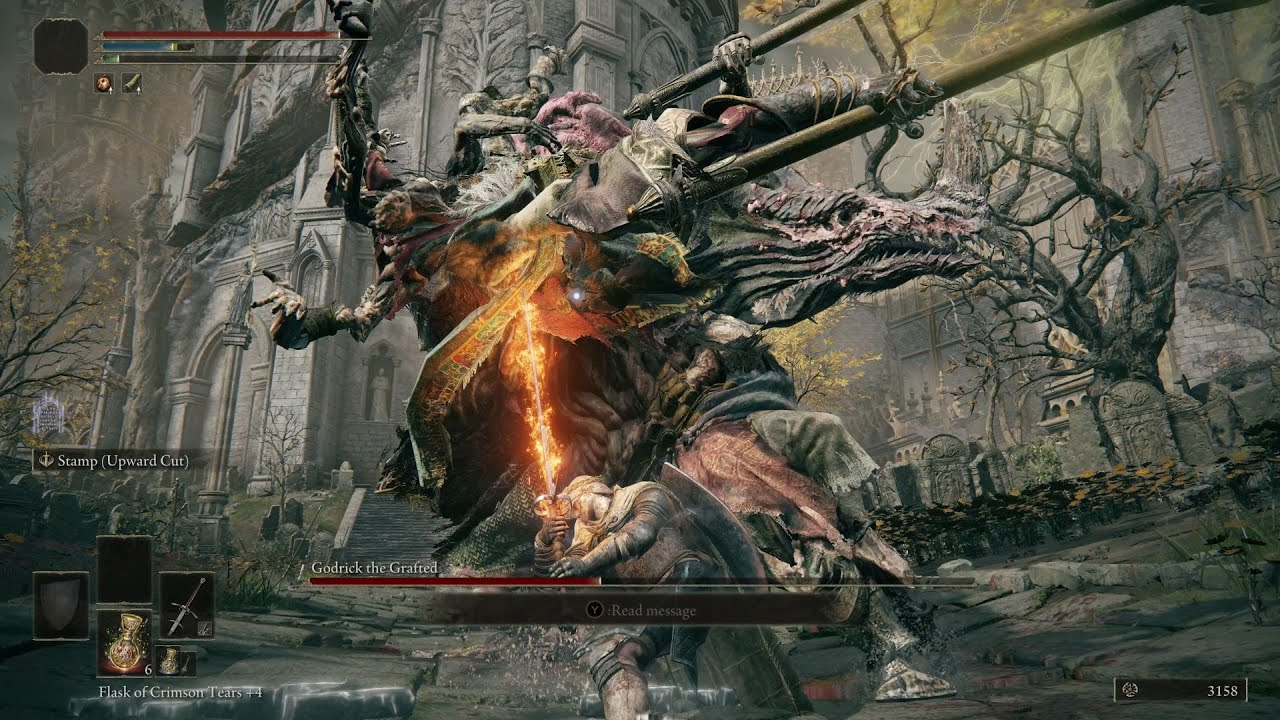Click the round orange status effect icon
This screenshot has width=1280, height=720.
(104, 83)
